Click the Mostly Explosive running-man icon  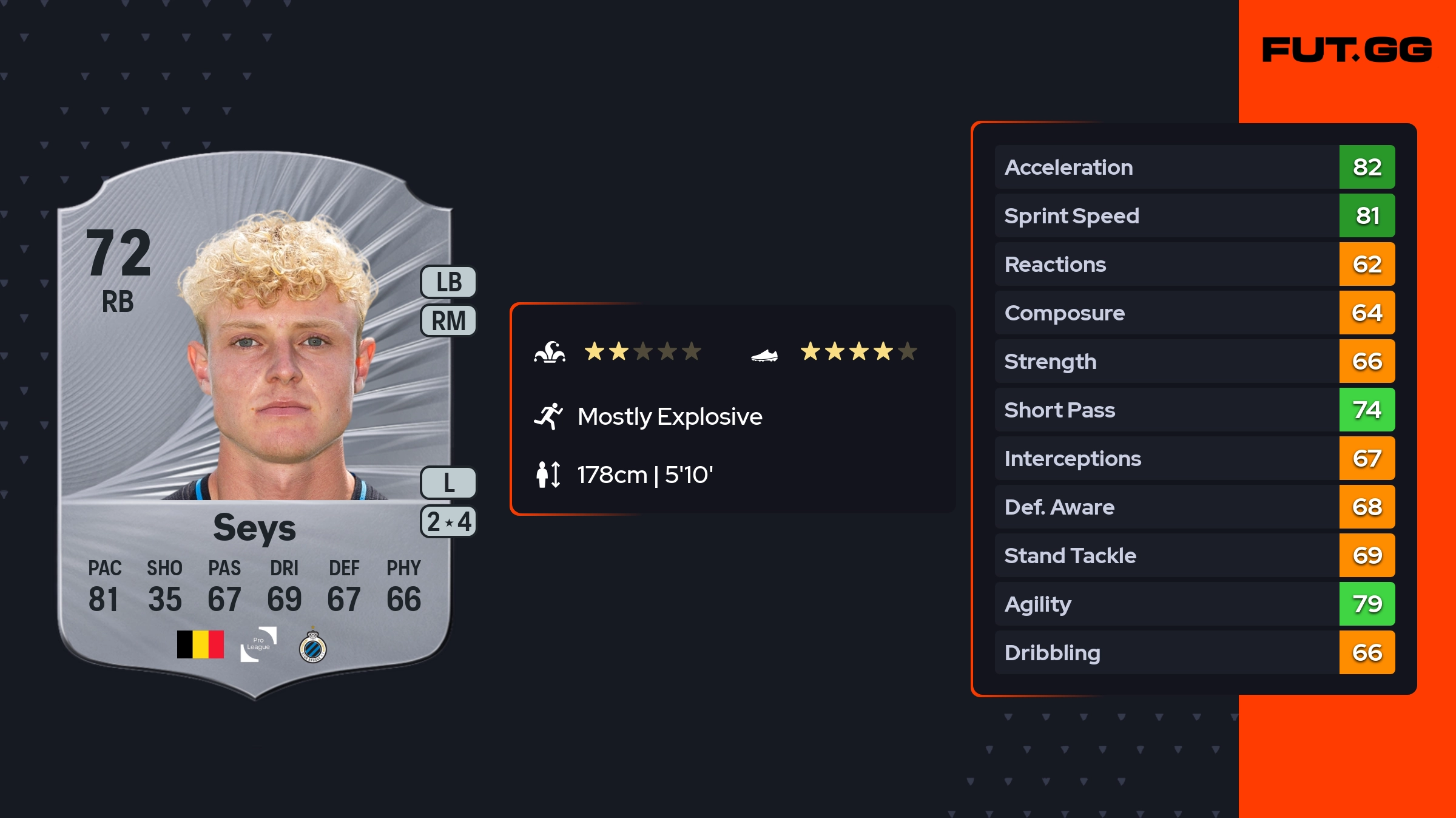(548, 416)
